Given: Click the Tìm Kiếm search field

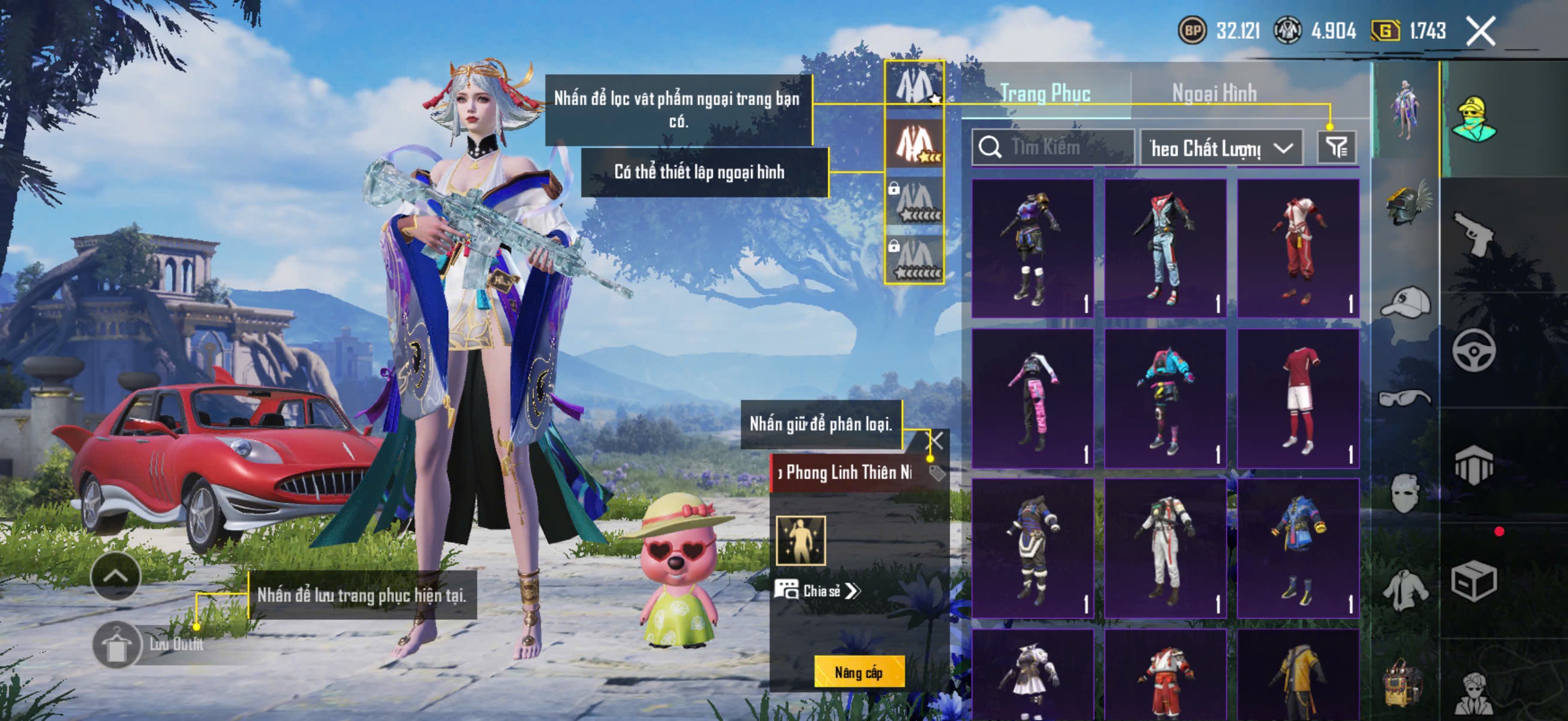Looking at the screenshot, I should click(x=1053, y=147).
